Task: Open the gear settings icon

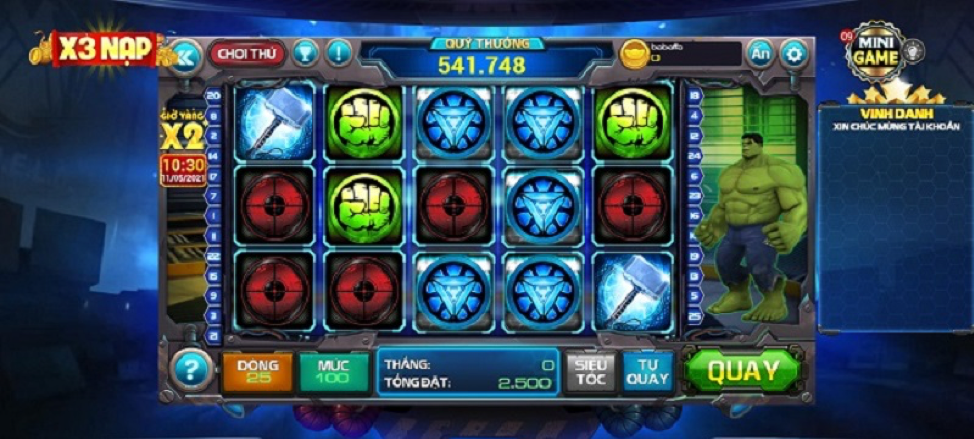Action: (795, 53)
